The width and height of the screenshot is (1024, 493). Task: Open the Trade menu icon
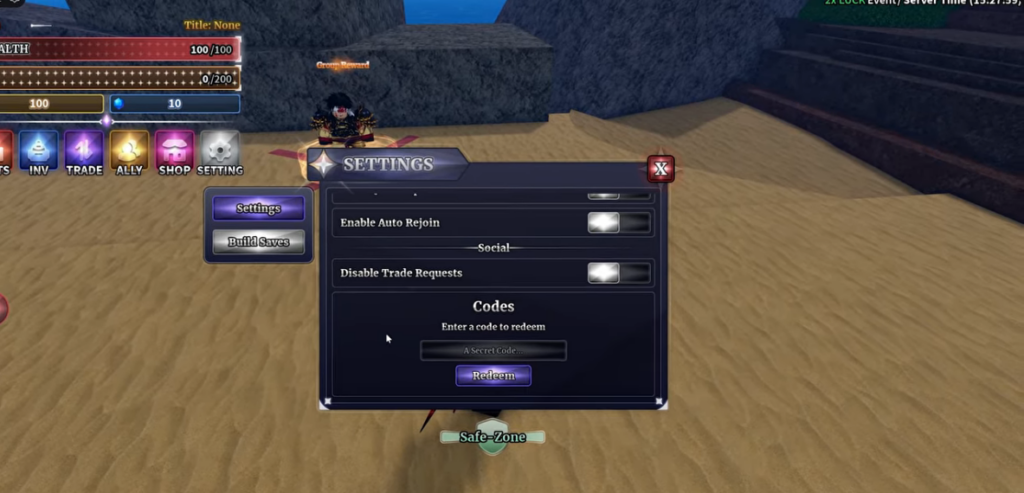[x=84, y=150]
